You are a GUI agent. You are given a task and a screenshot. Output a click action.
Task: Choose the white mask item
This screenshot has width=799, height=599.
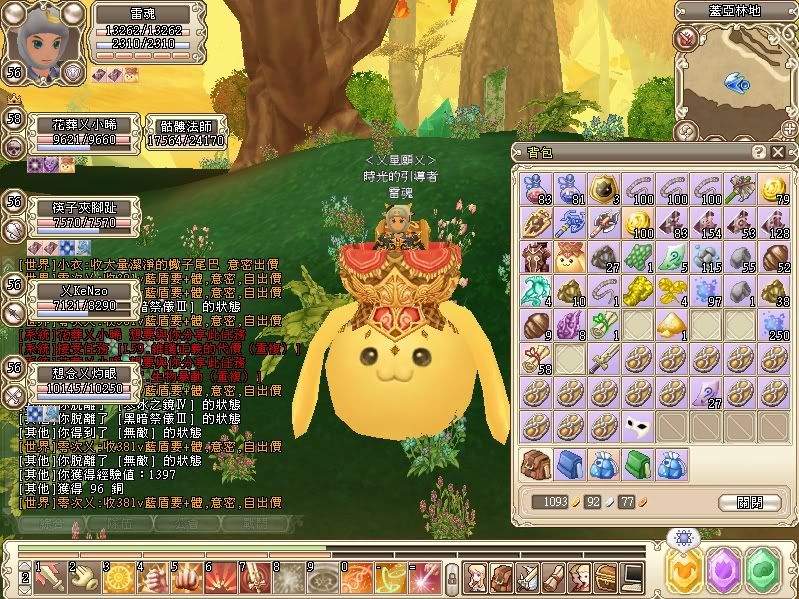point(638,427)
